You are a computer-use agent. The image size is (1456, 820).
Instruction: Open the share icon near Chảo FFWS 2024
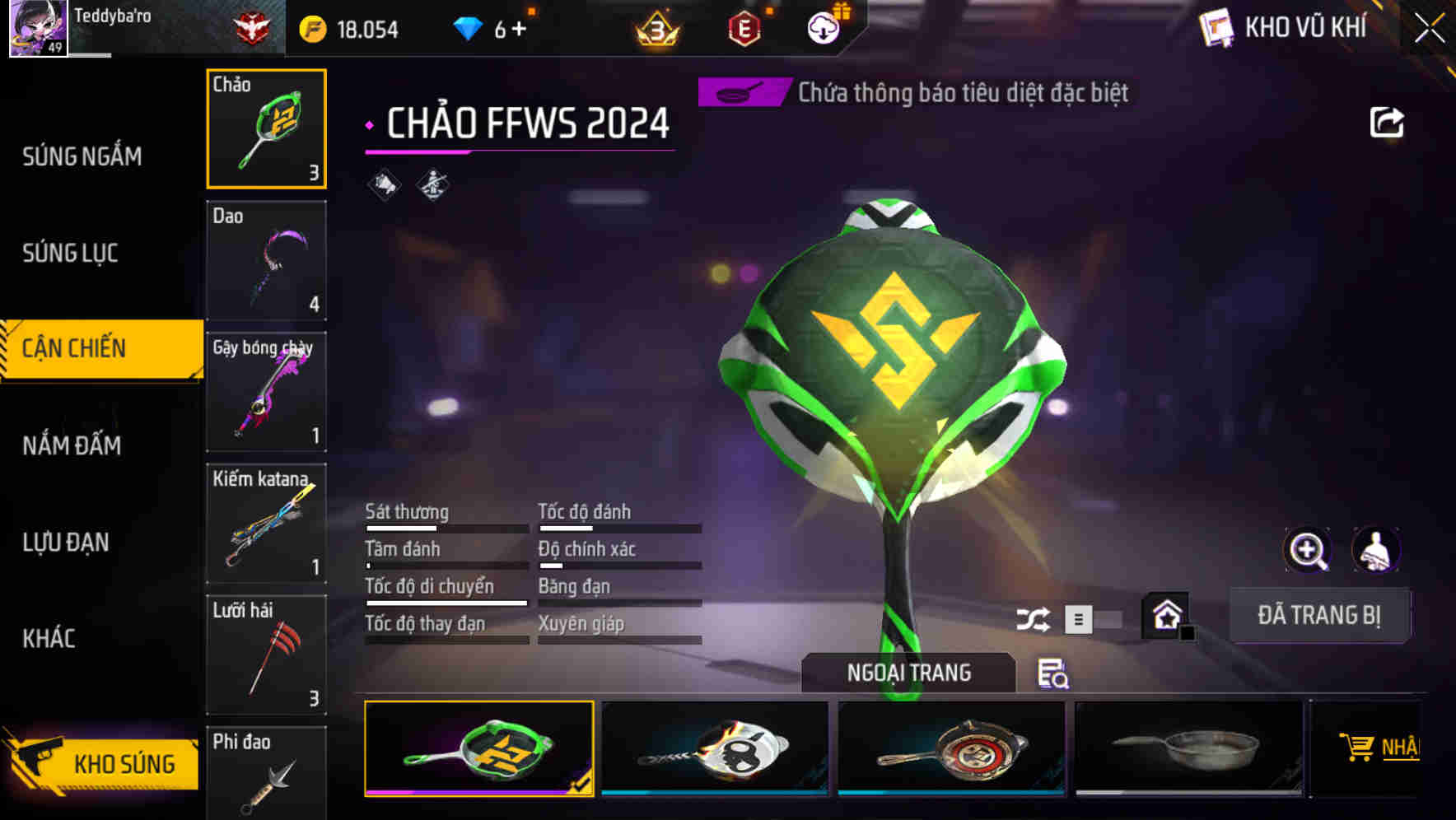click(1387, 122)
